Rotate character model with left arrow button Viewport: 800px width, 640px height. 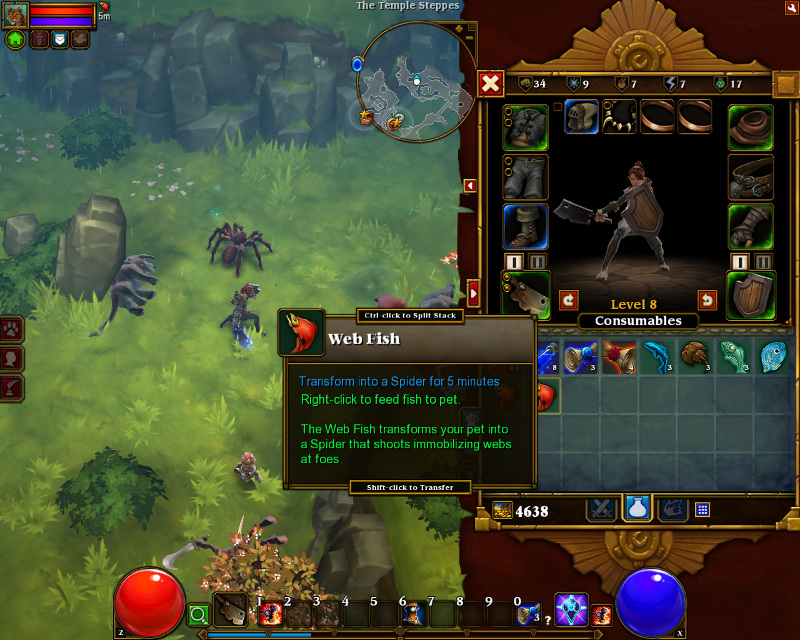pyautogui.click(x=569, y=299)
